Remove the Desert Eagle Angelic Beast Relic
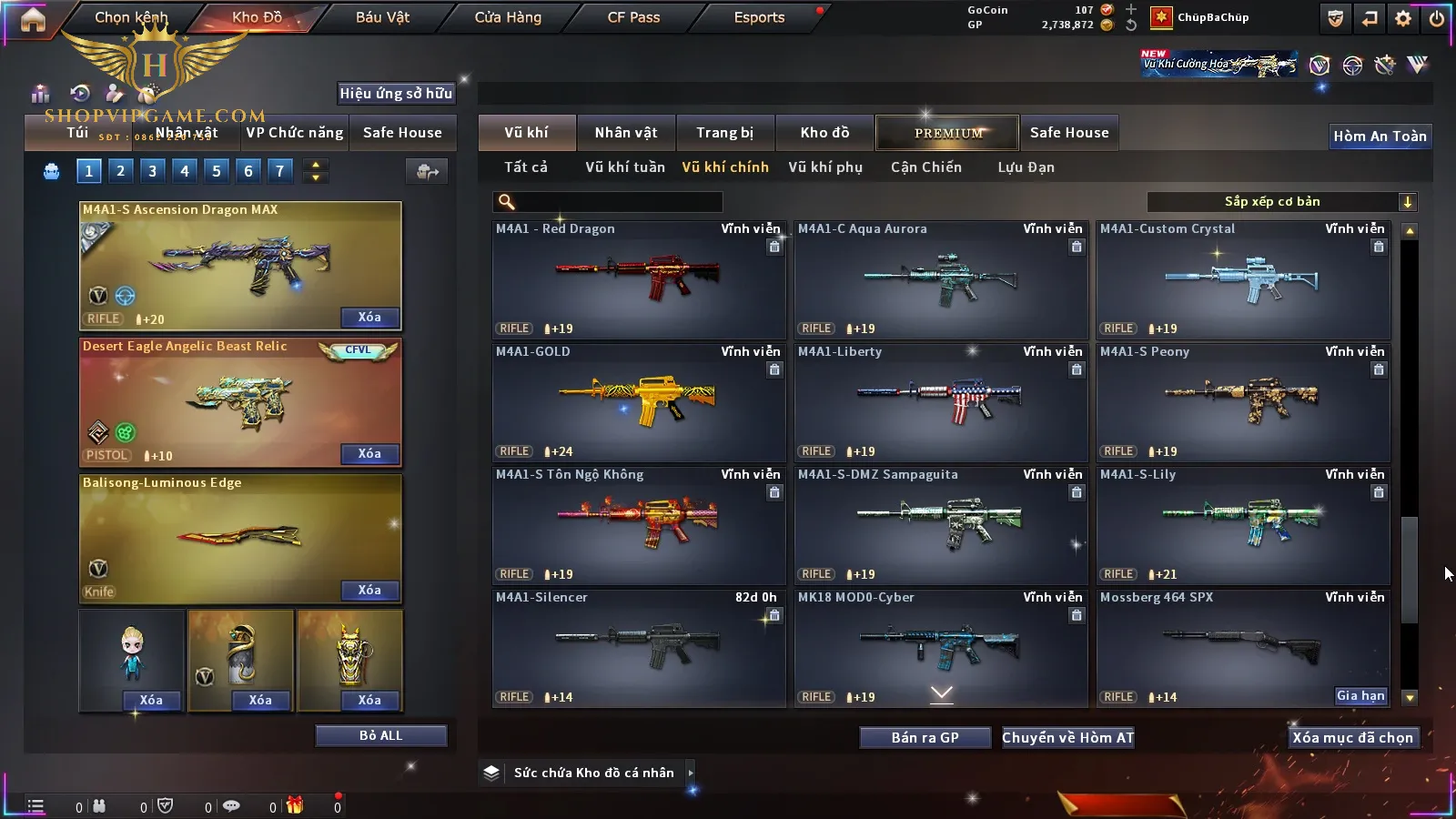The width and height of the screenshot is (1456, 819). 369,453
